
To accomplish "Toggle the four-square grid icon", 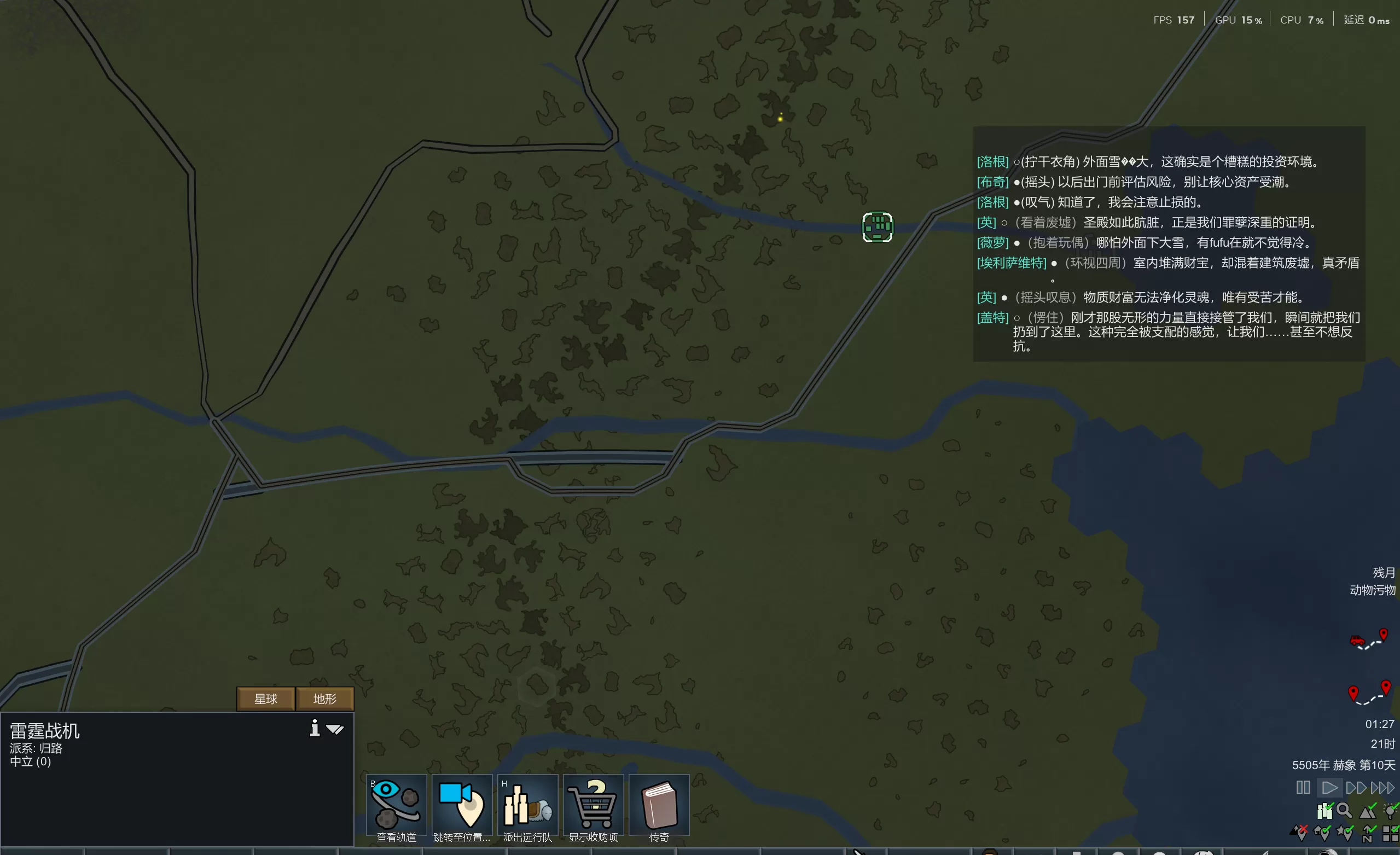I will [x=1390, y=834].
